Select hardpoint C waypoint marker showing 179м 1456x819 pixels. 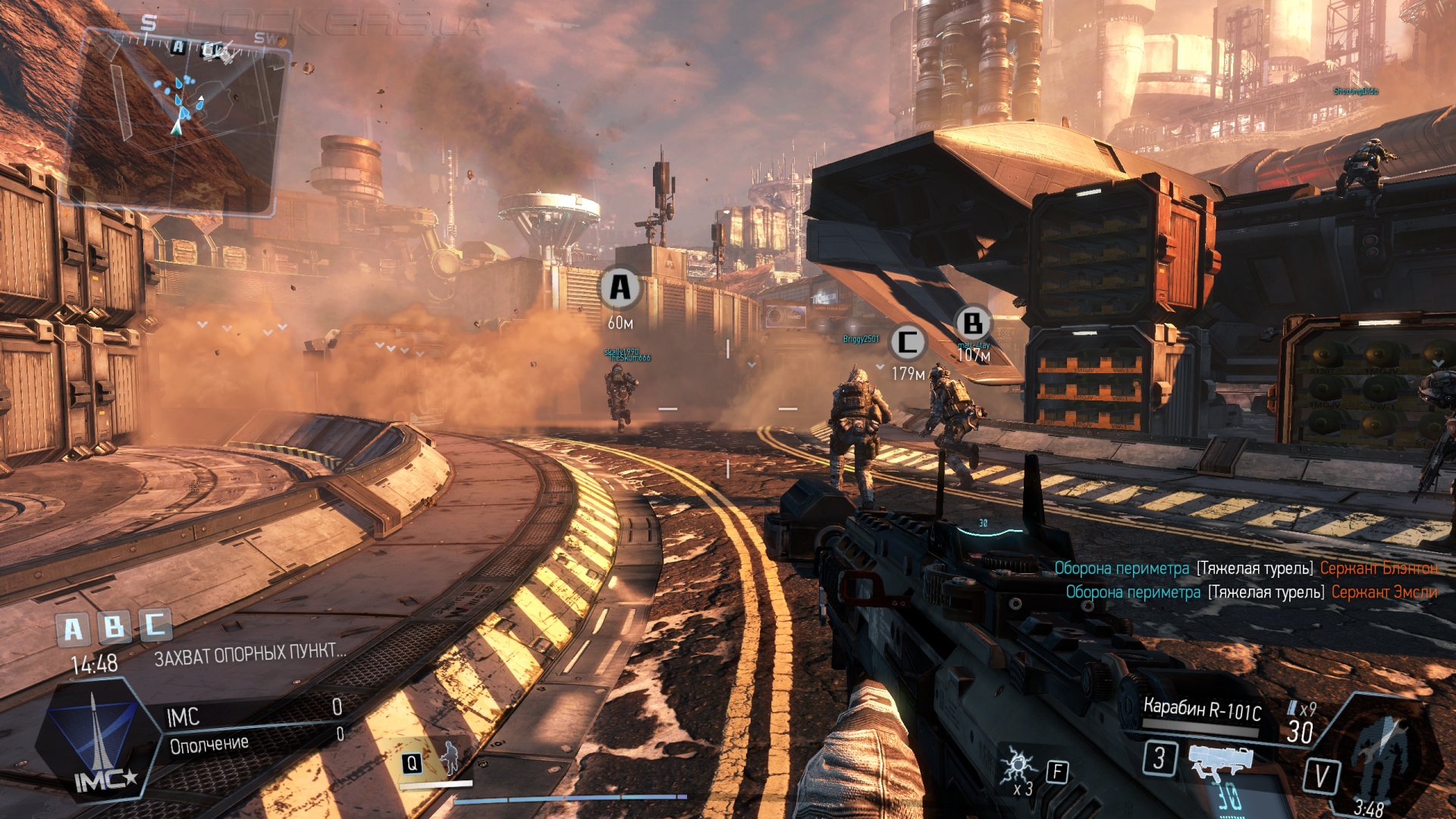(907, 343)
